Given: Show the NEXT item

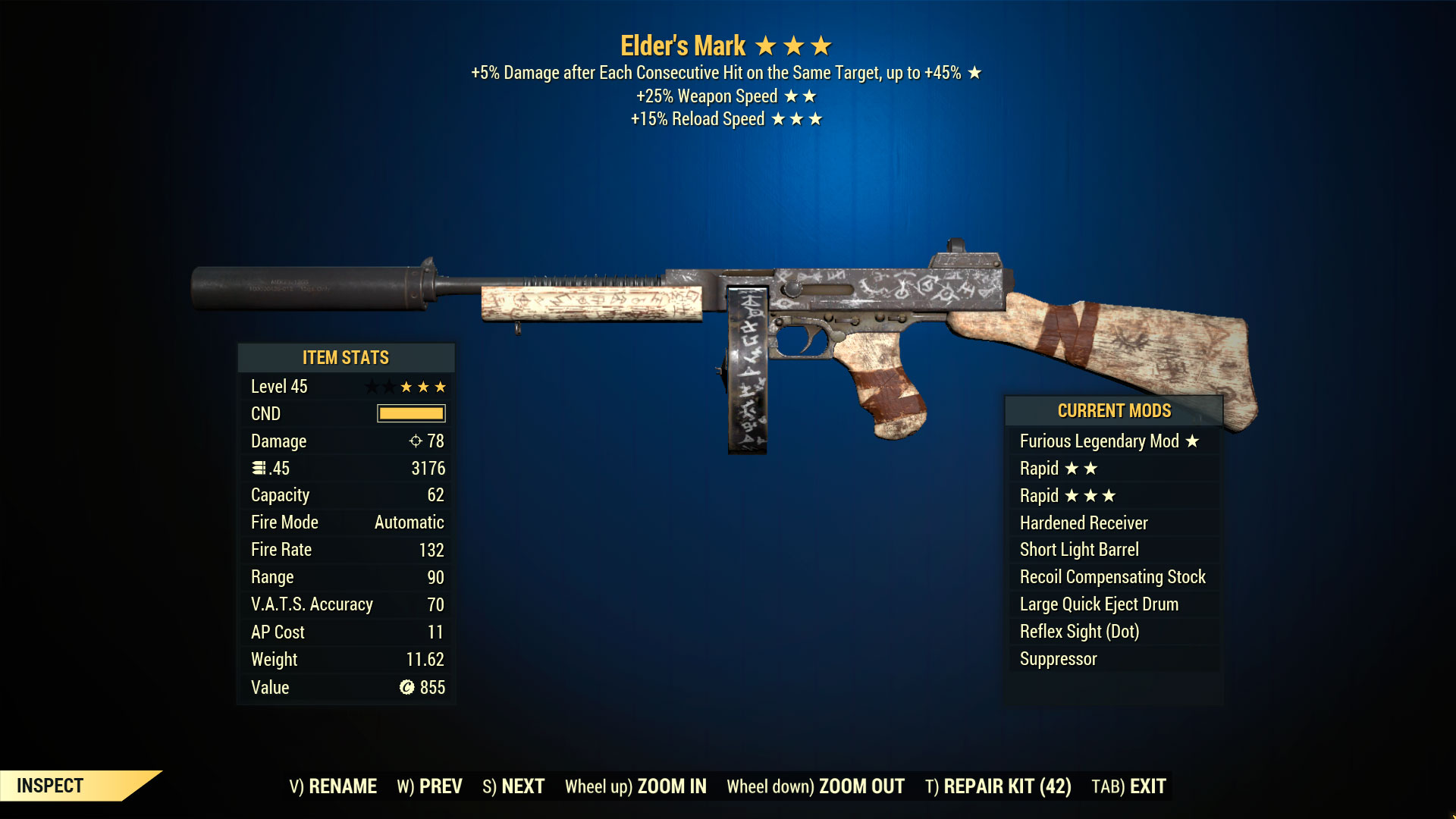Looking at the screenshot, I should click(x=513, y=786).
